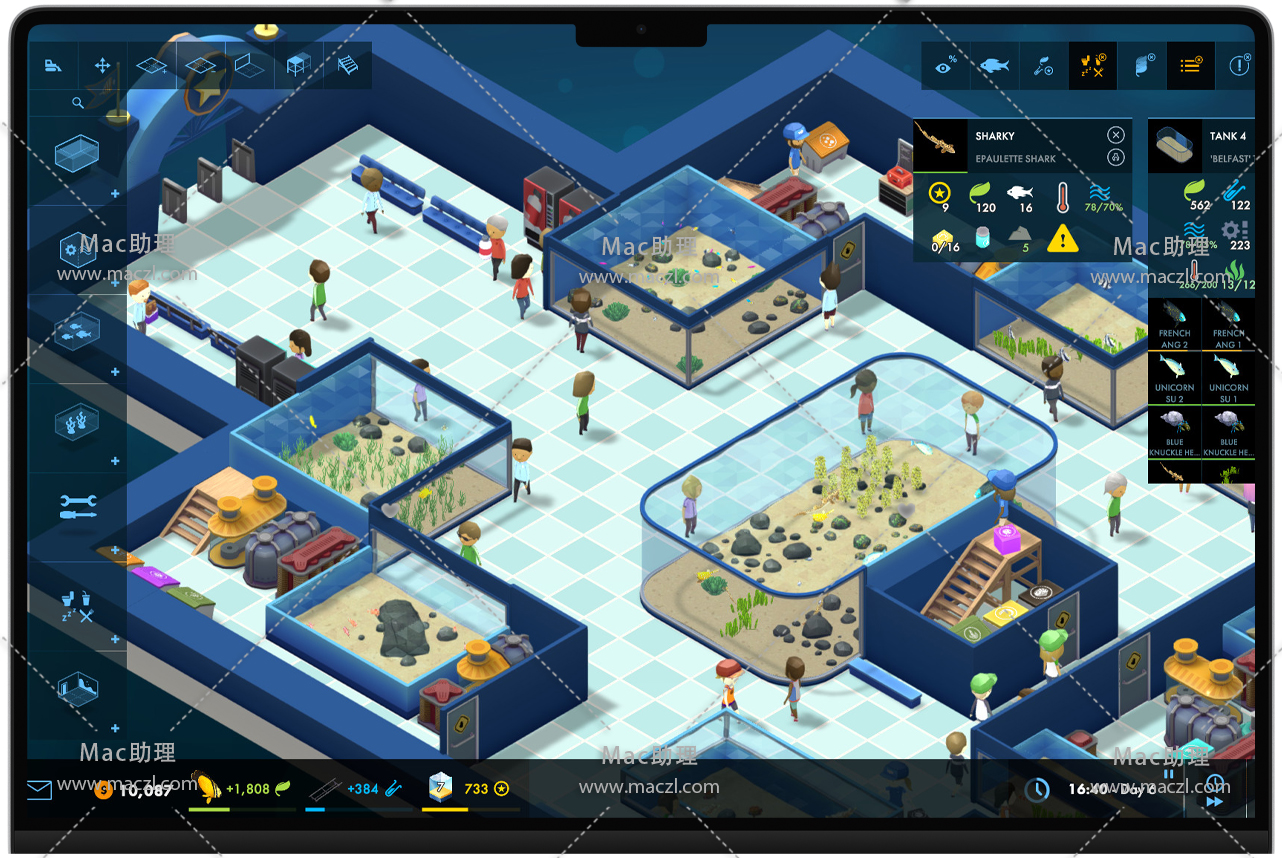1282x858 pixels.
Task: Hit the fast-forward speed button
Action: click(x=1214, y=801)
